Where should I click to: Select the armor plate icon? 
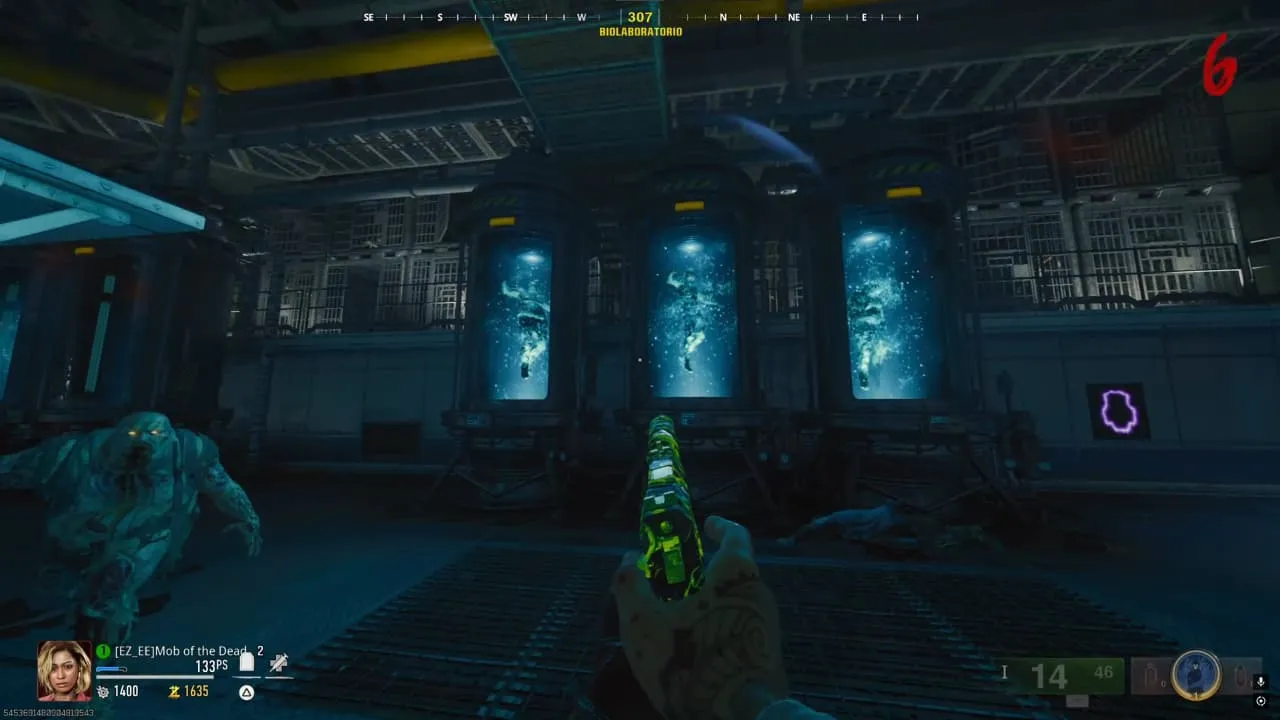(x=246, y=662)
